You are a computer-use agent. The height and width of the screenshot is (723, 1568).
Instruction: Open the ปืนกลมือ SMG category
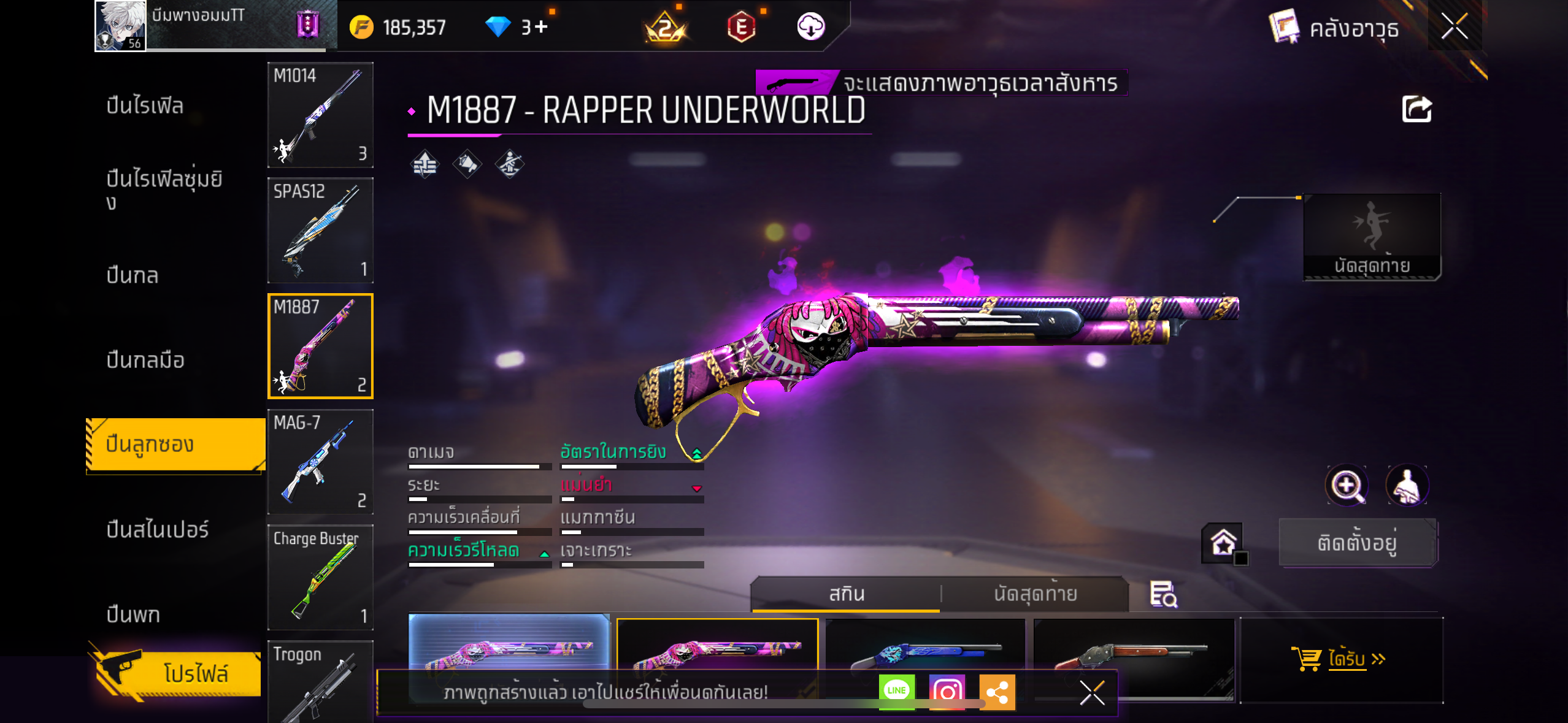pyautogui.click(x=145, y=360)
